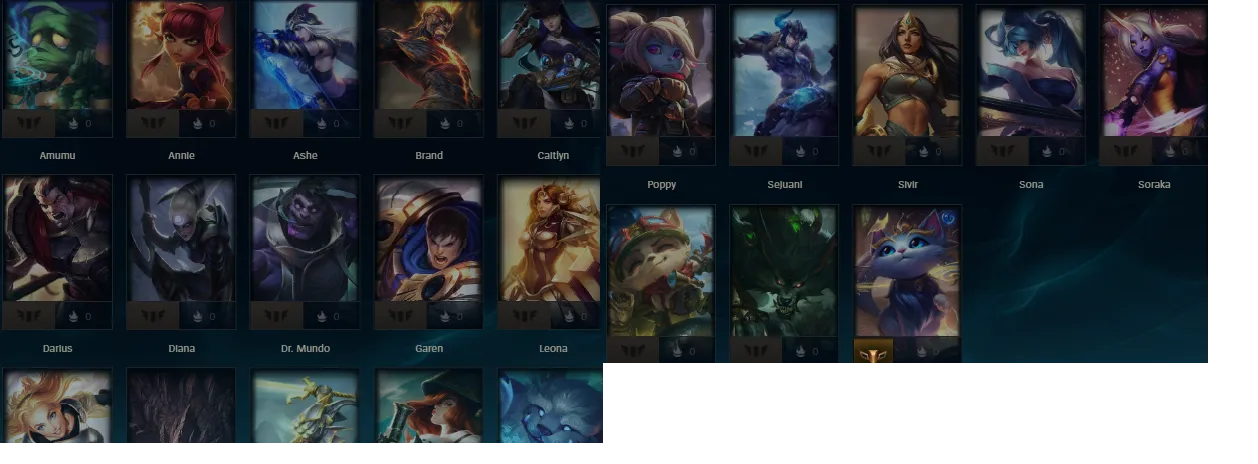1258x464 pixels.
Task: Select Brand from the champion grid
Action: tap(428, 56)
